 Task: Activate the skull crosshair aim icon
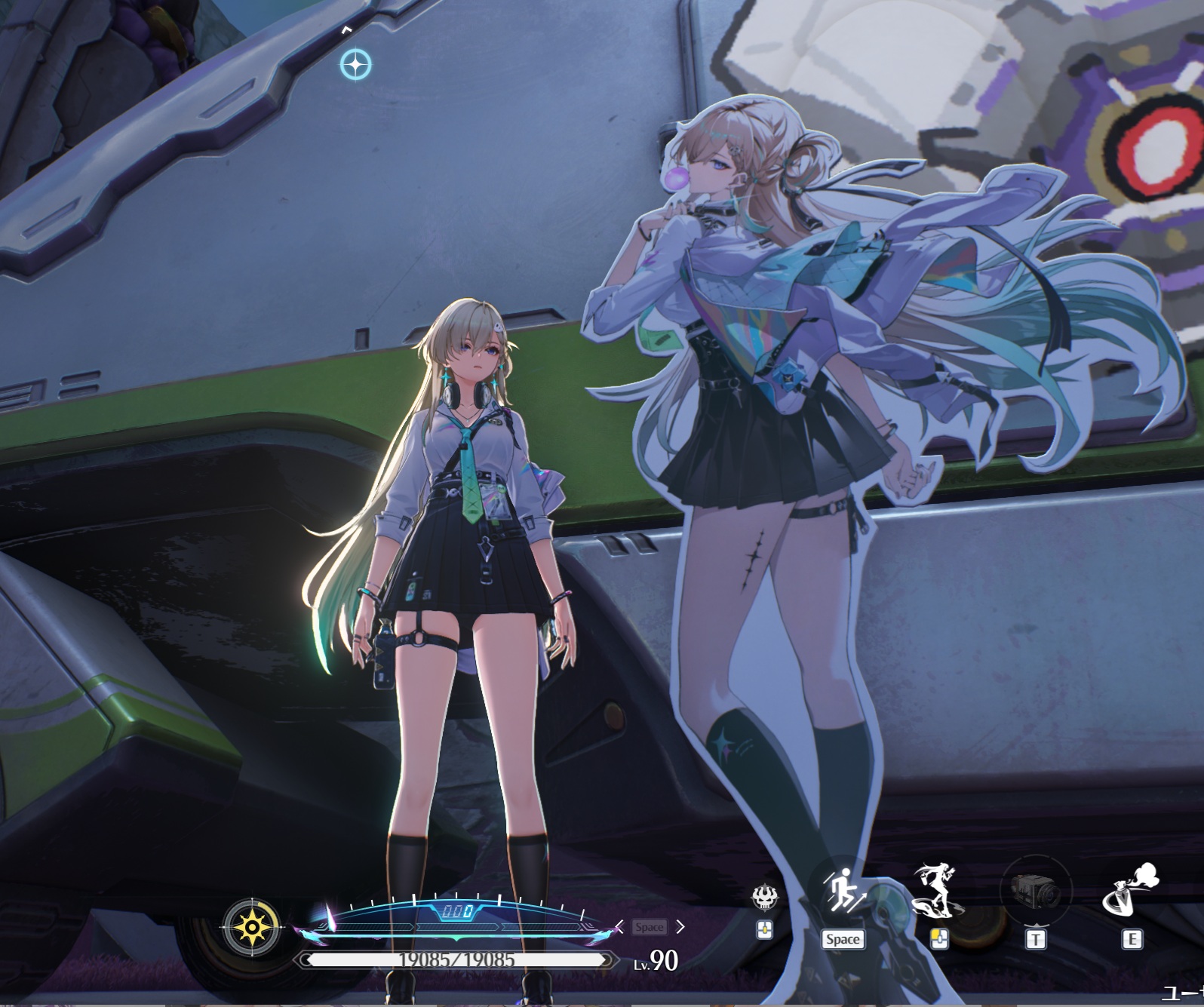[x=763, y=896]
